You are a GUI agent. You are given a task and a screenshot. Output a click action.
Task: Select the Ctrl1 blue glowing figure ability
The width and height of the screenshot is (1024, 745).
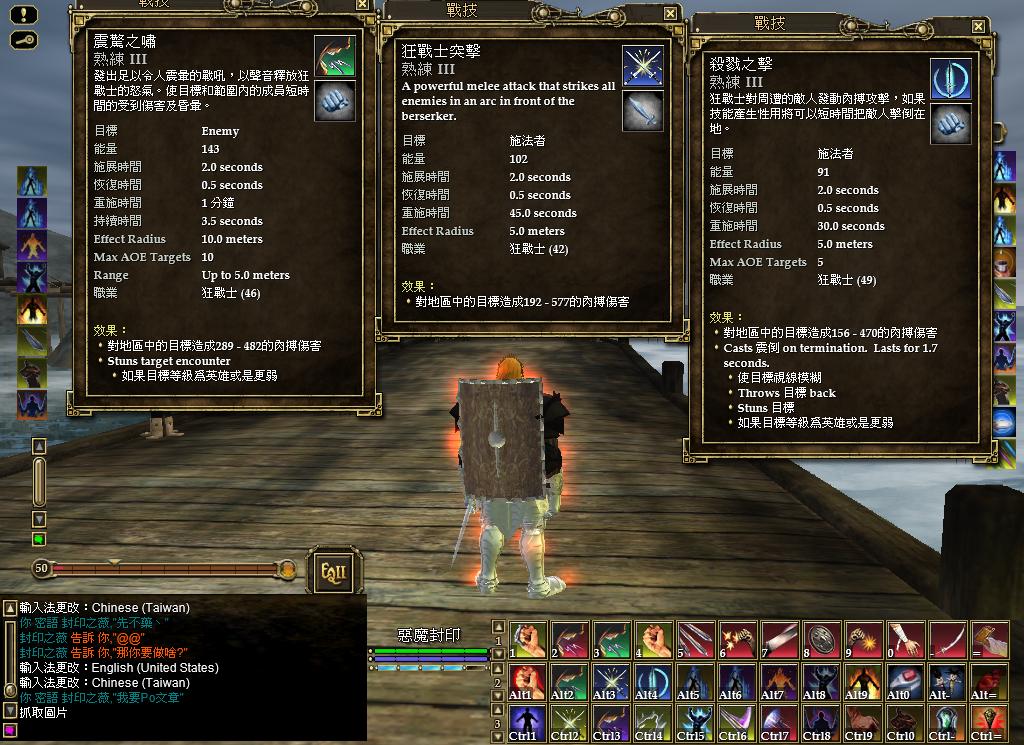point(528,722)
